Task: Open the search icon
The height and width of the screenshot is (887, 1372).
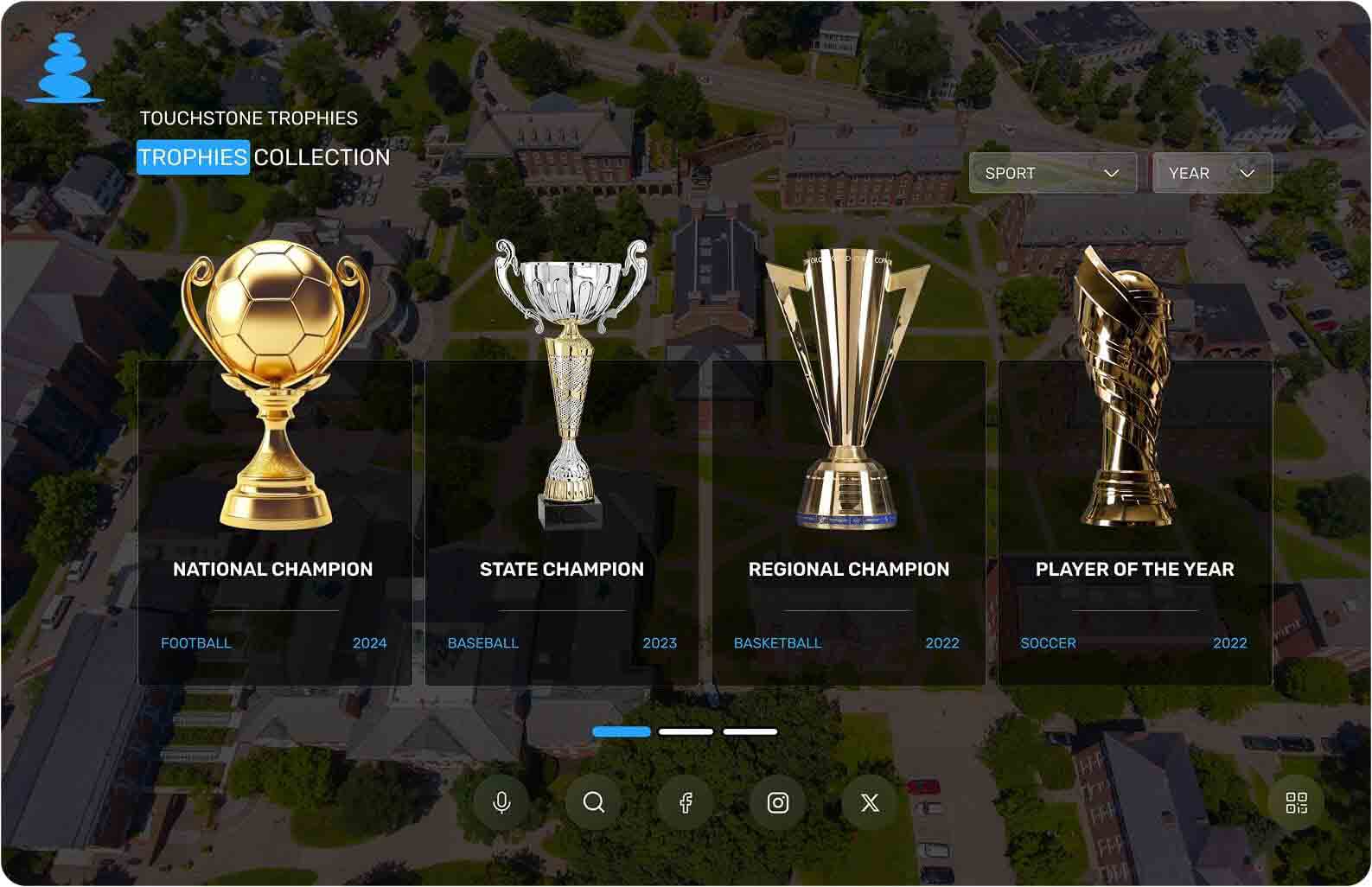Action: 595,802
